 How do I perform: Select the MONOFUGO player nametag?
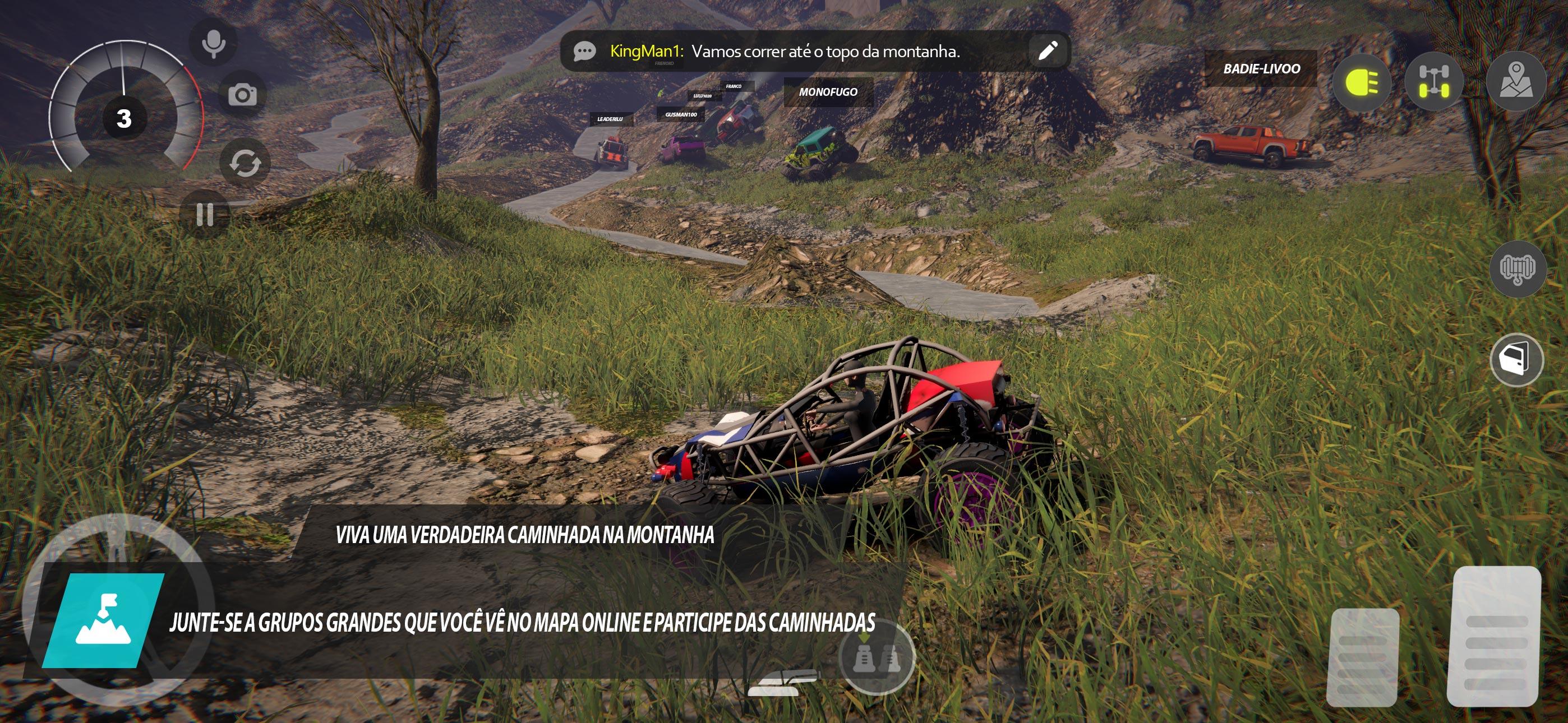point(828,92)
